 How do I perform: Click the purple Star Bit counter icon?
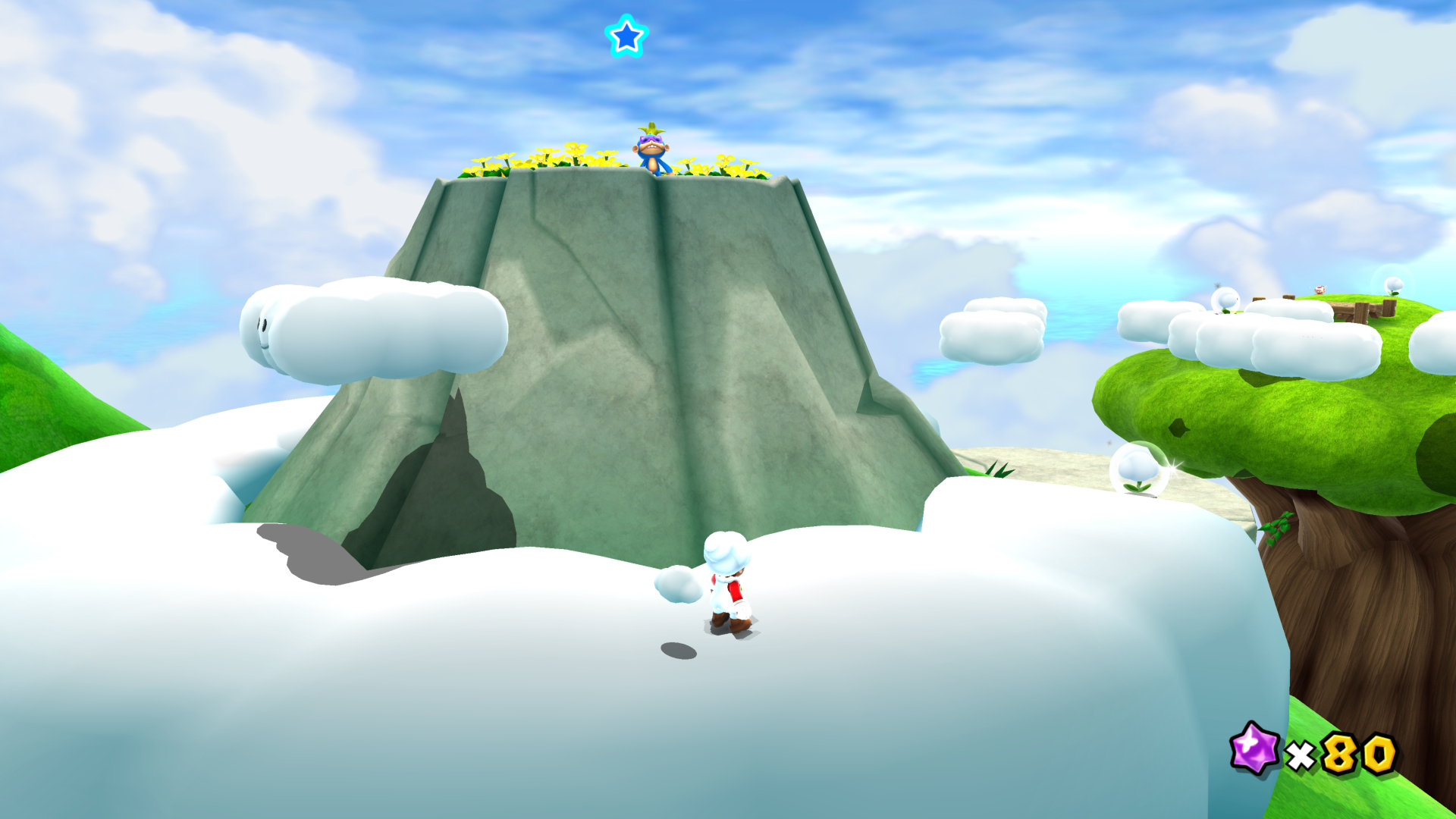pyautogui.click(x=1254, y=748)
